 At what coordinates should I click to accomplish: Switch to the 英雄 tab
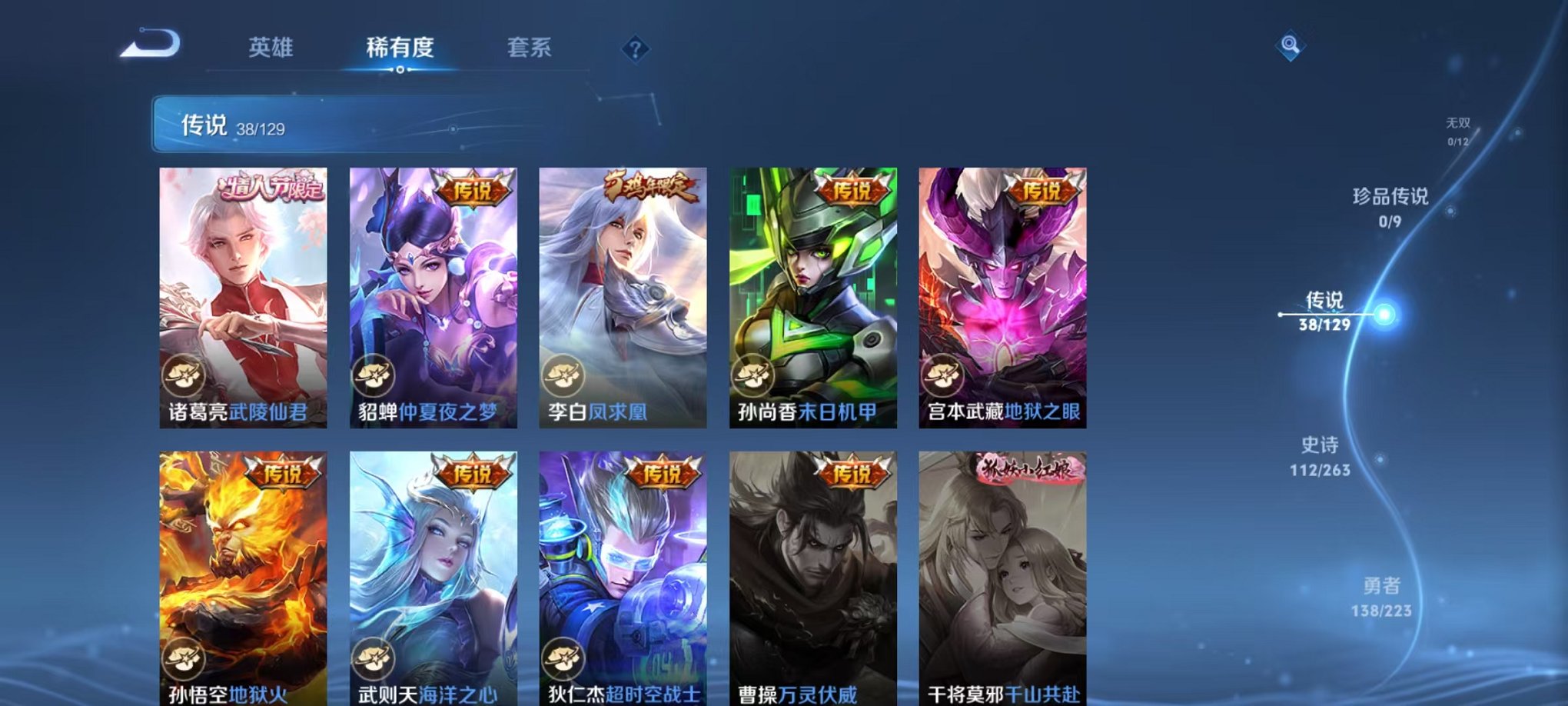click(272, 48)
